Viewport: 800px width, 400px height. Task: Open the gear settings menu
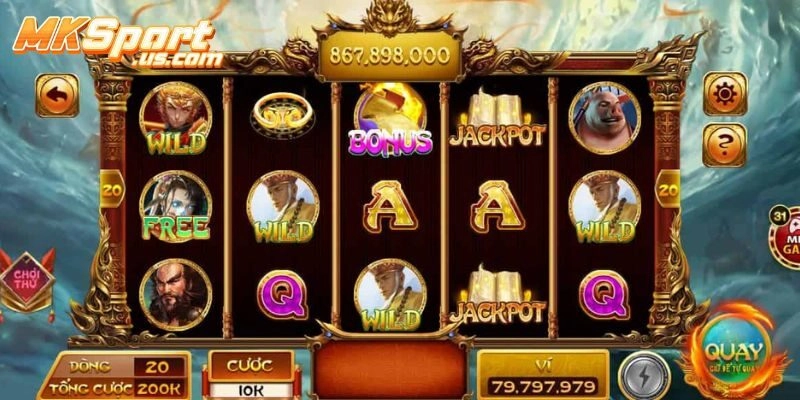point(725,94)
